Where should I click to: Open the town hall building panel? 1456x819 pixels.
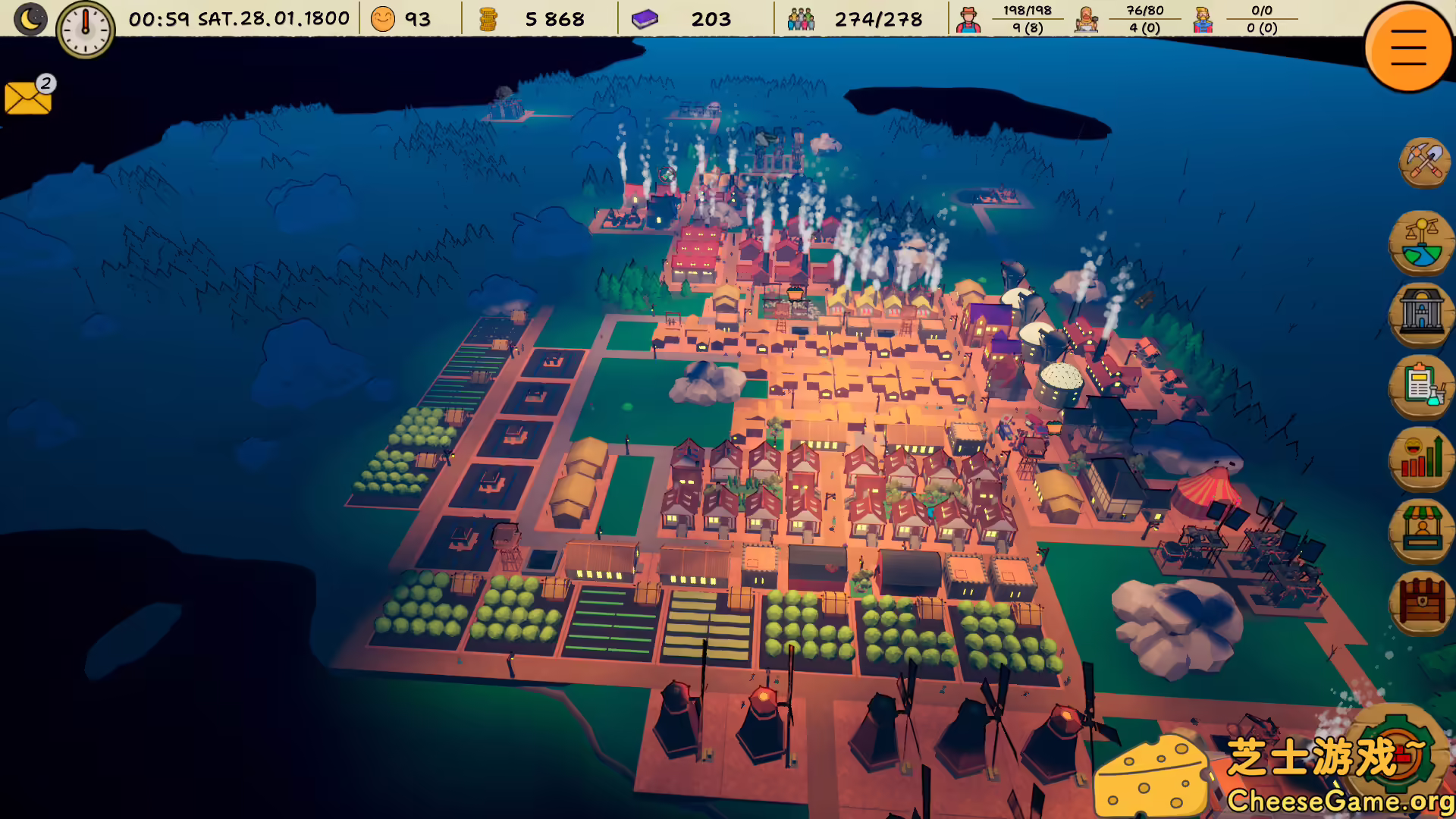click(1421, 315)
